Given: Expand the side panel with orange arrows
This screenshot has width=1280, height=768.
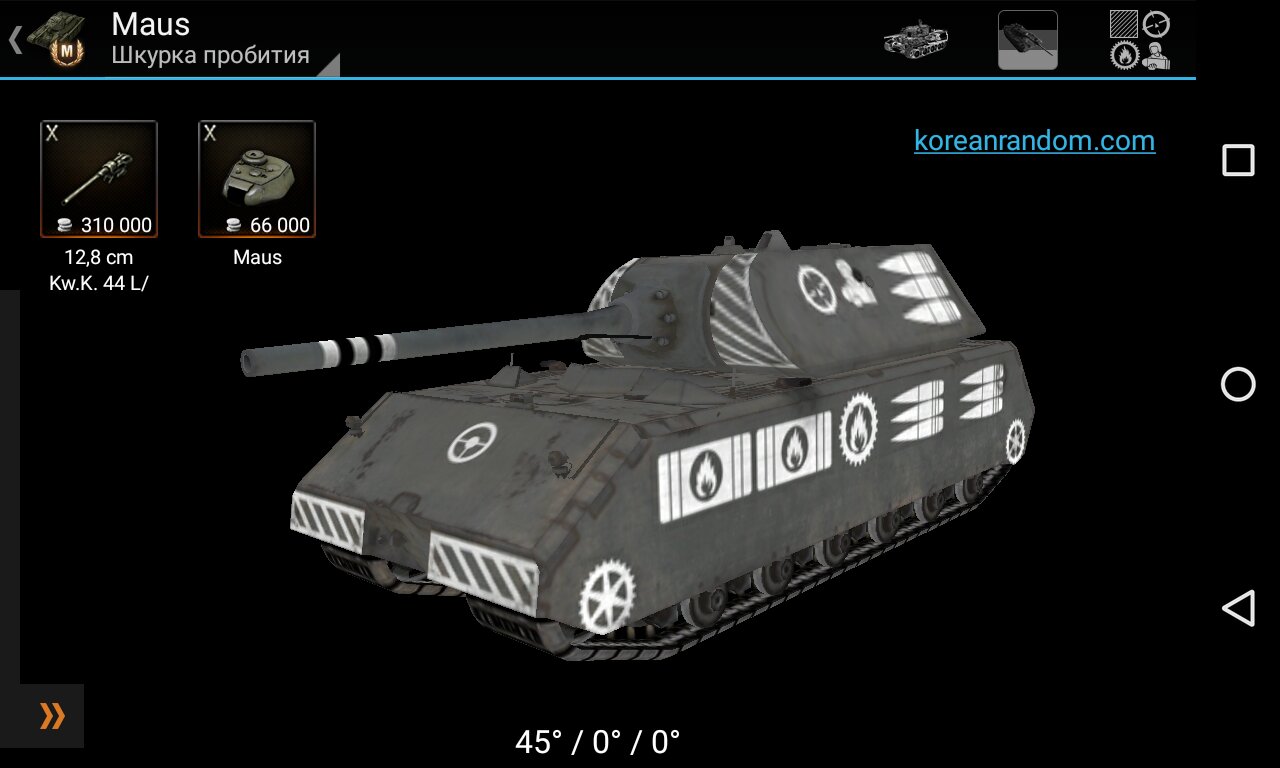Looking at the screenshot, I should 51,716.
